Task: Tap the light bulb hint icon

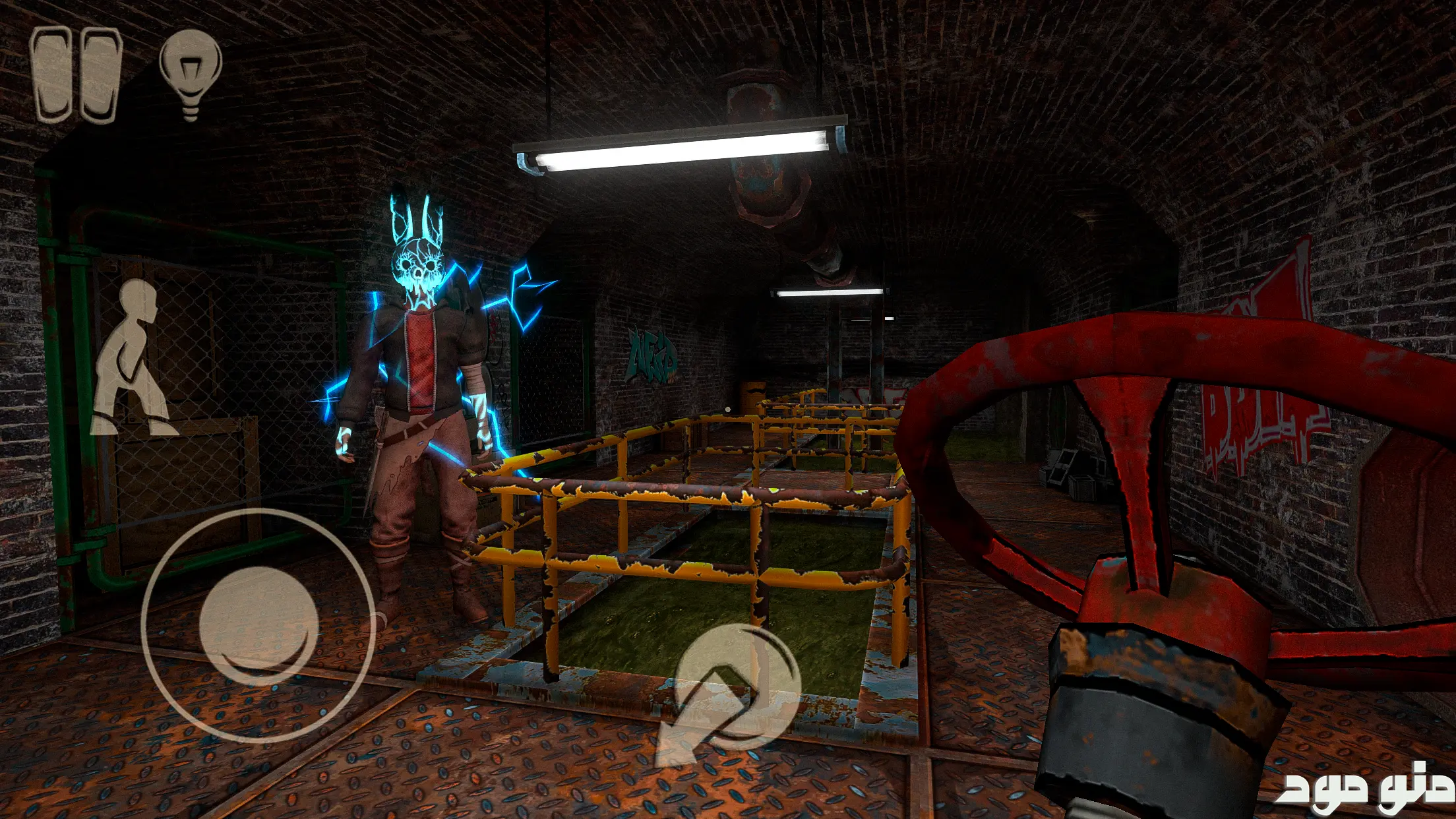Action: [191, 73]
